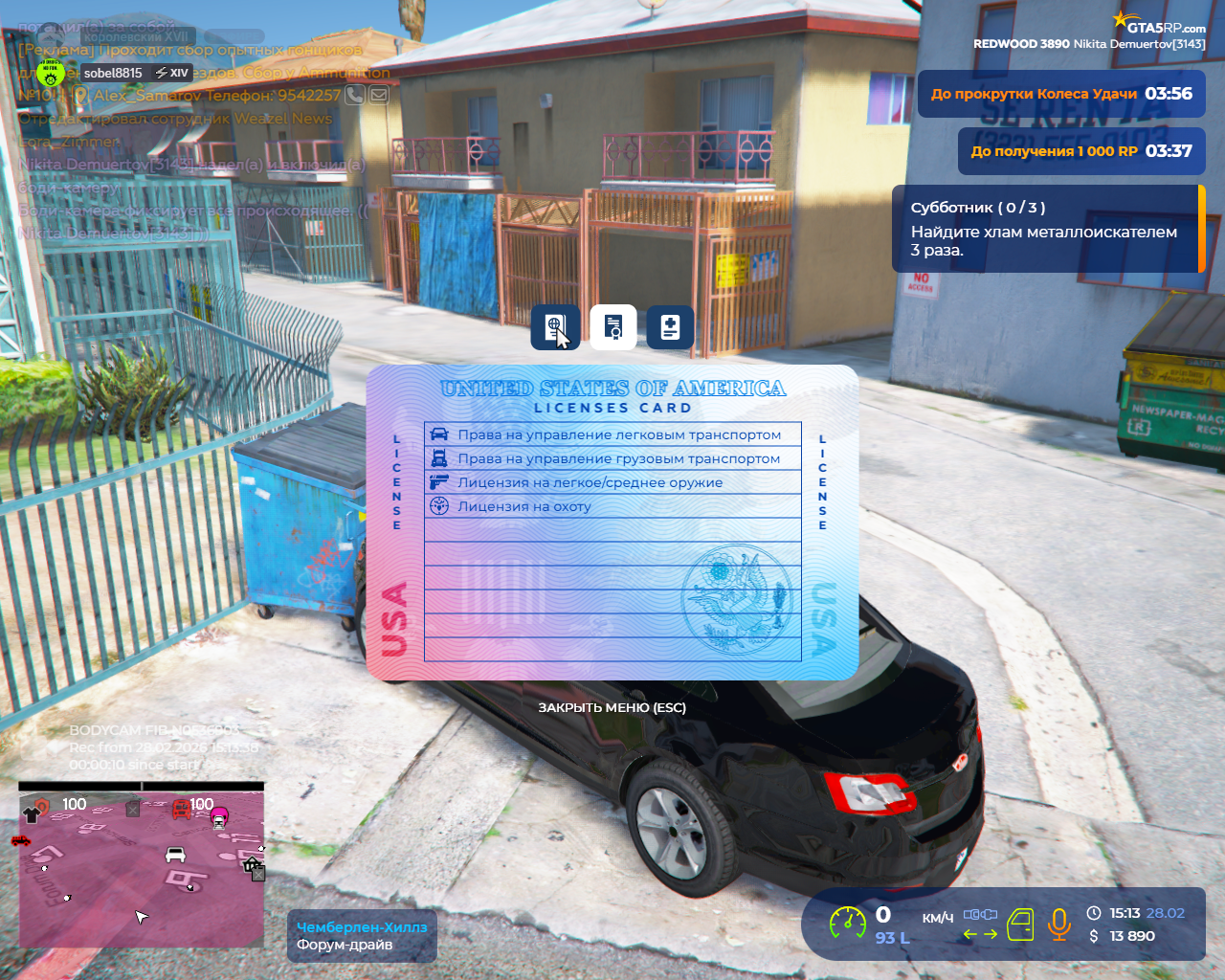Switch to the passport document tab
The width and height of the screenshot is (1225, 980).
pos(555,327)
